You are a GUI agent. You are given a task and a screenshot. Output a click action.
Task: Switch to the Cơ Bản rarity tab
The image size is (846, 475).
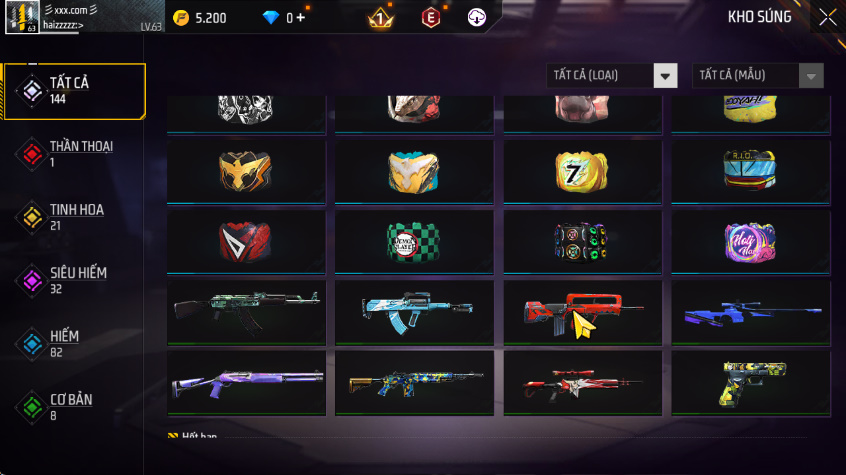point(74,406)
